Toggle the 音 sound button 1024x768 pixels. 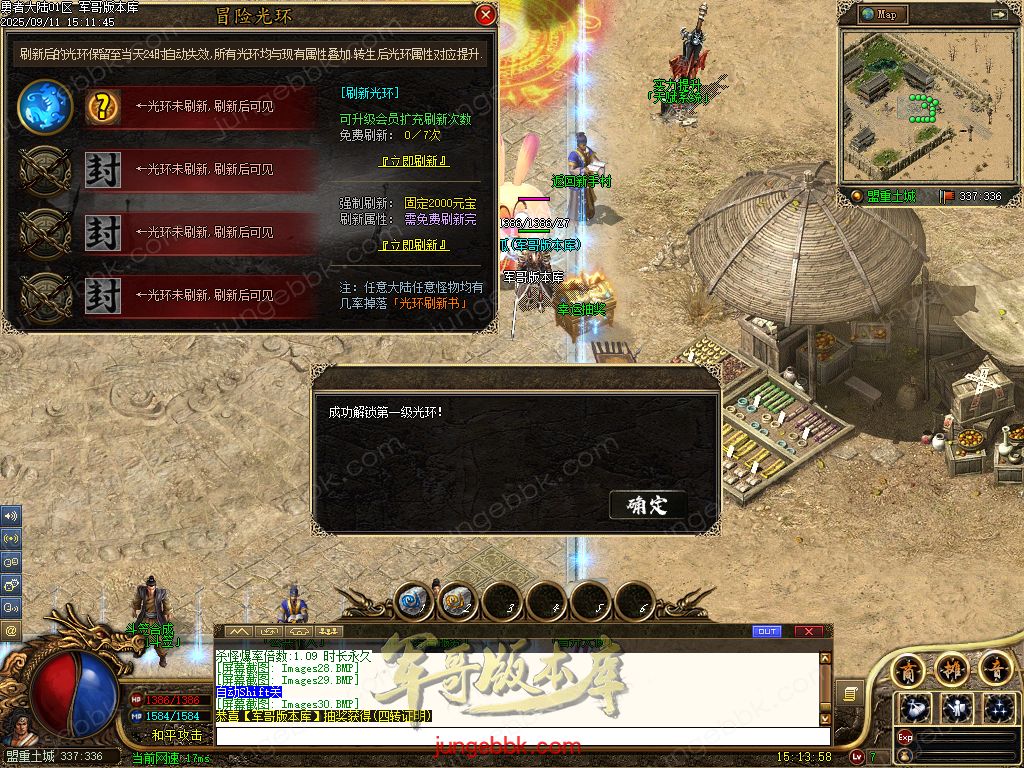995,667
